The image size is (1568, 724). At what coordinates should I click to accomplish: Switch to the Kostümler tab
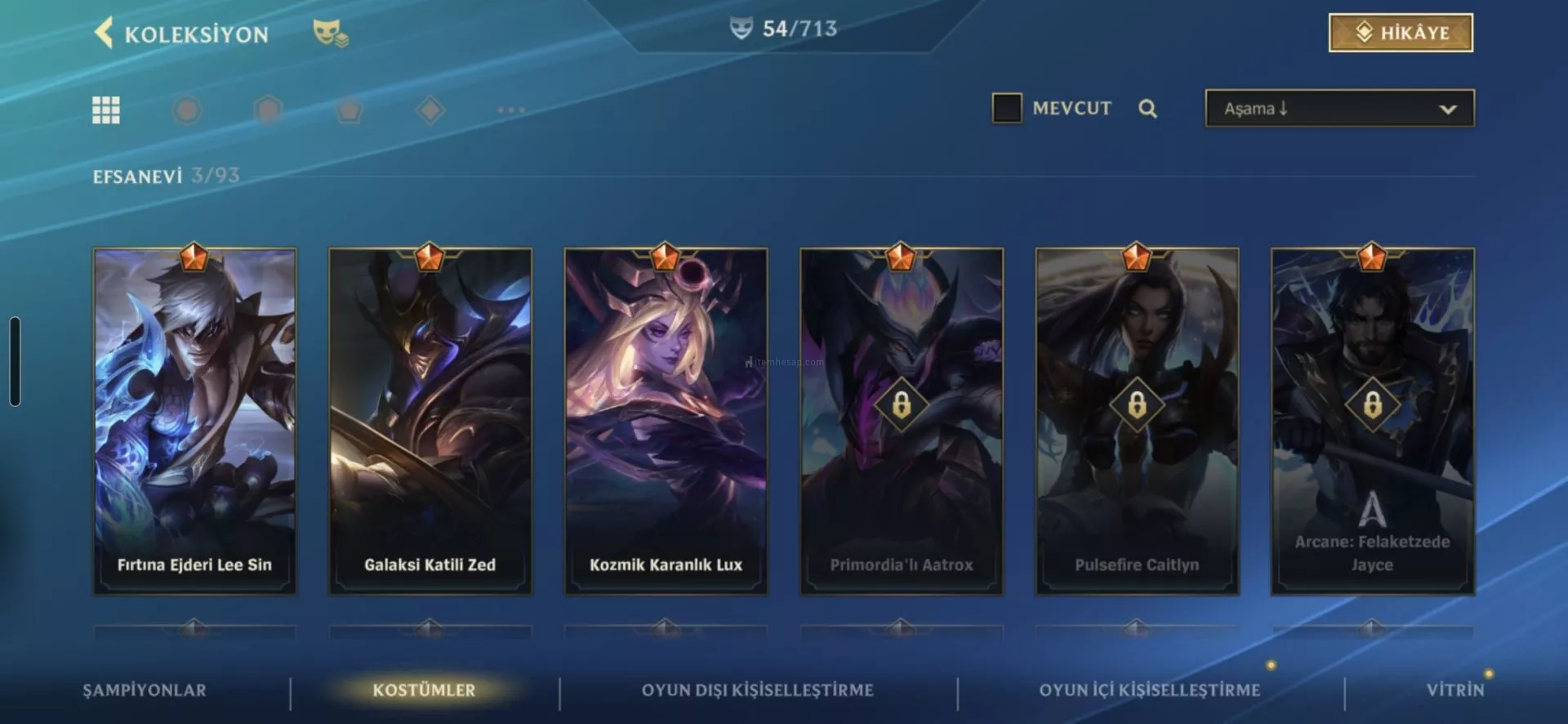tap(424, 690)
